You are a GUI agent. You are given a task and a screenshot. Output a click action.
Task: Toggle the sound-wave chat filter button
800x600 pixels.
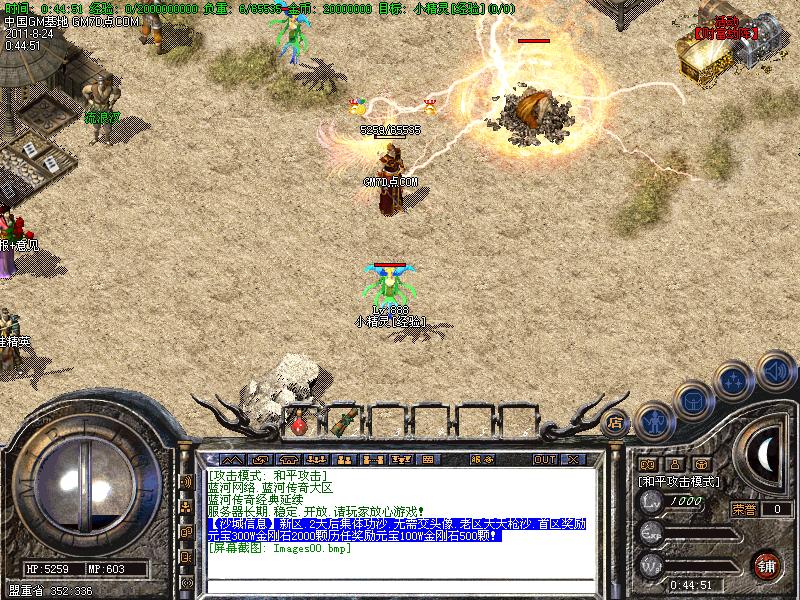(x=186, y=481)
